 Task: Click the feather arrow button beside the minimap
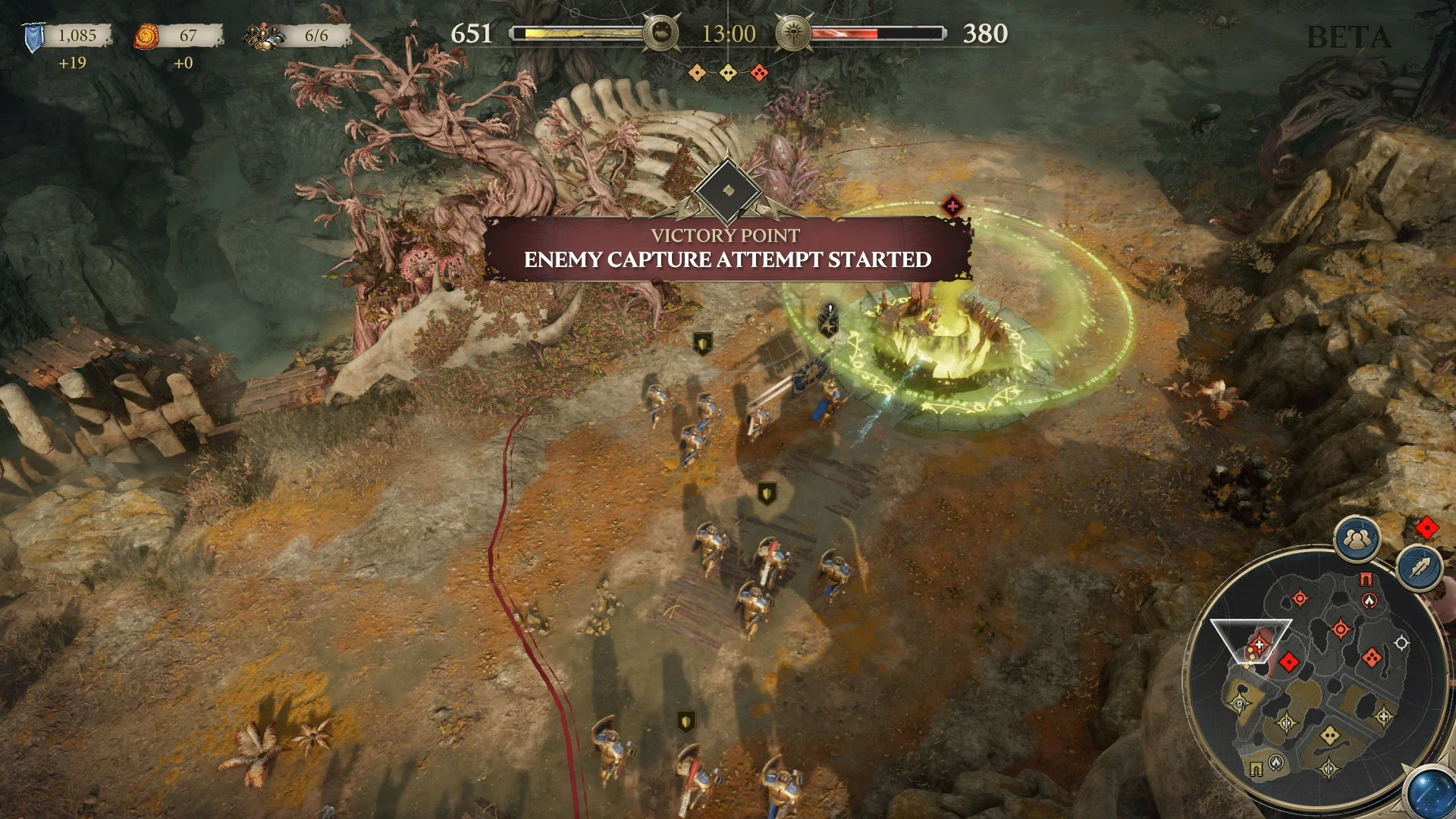[x=1419, y=568]
